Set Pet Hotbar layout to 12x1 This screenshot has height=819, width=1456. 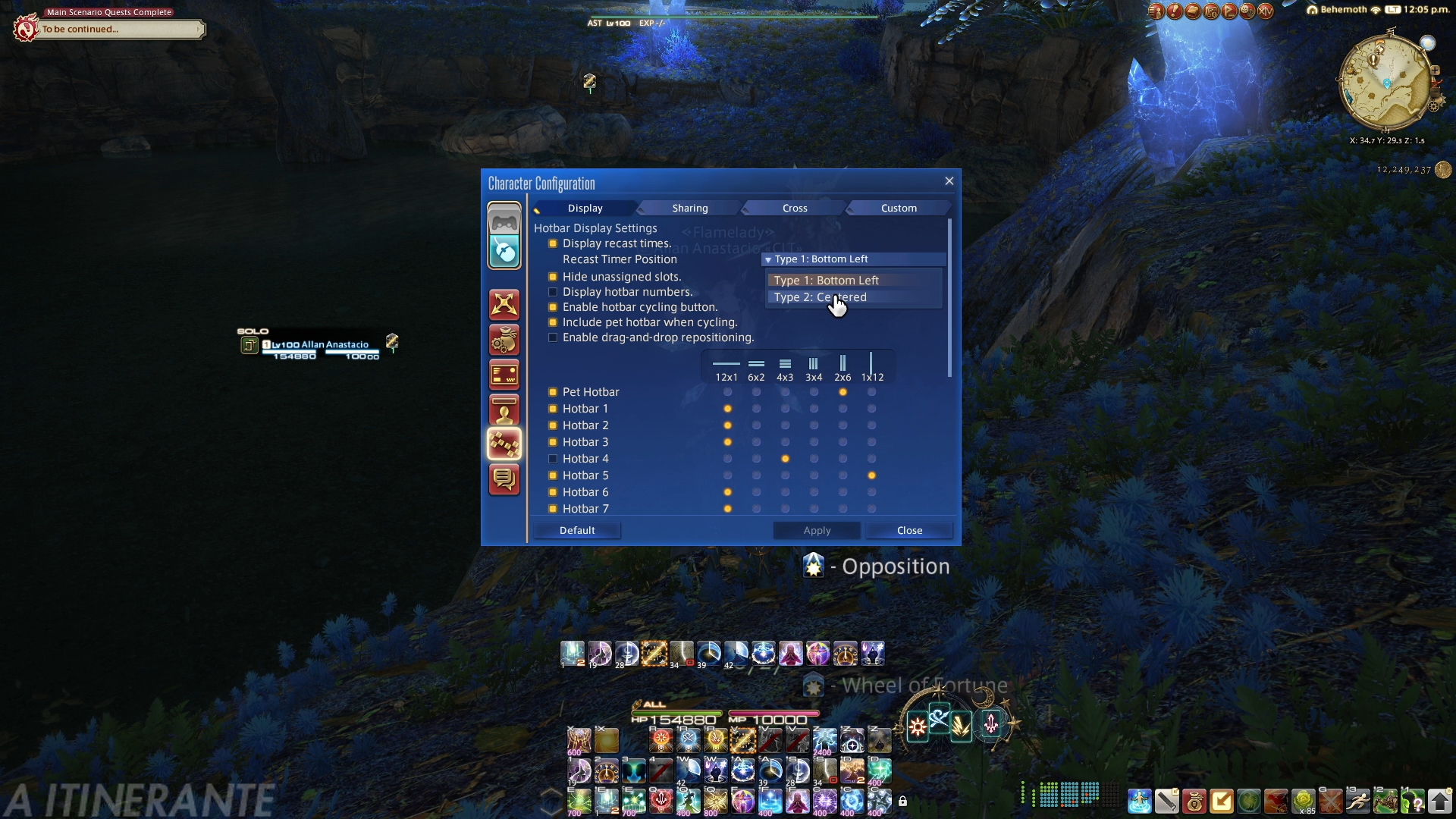click(x=727, y=392)
